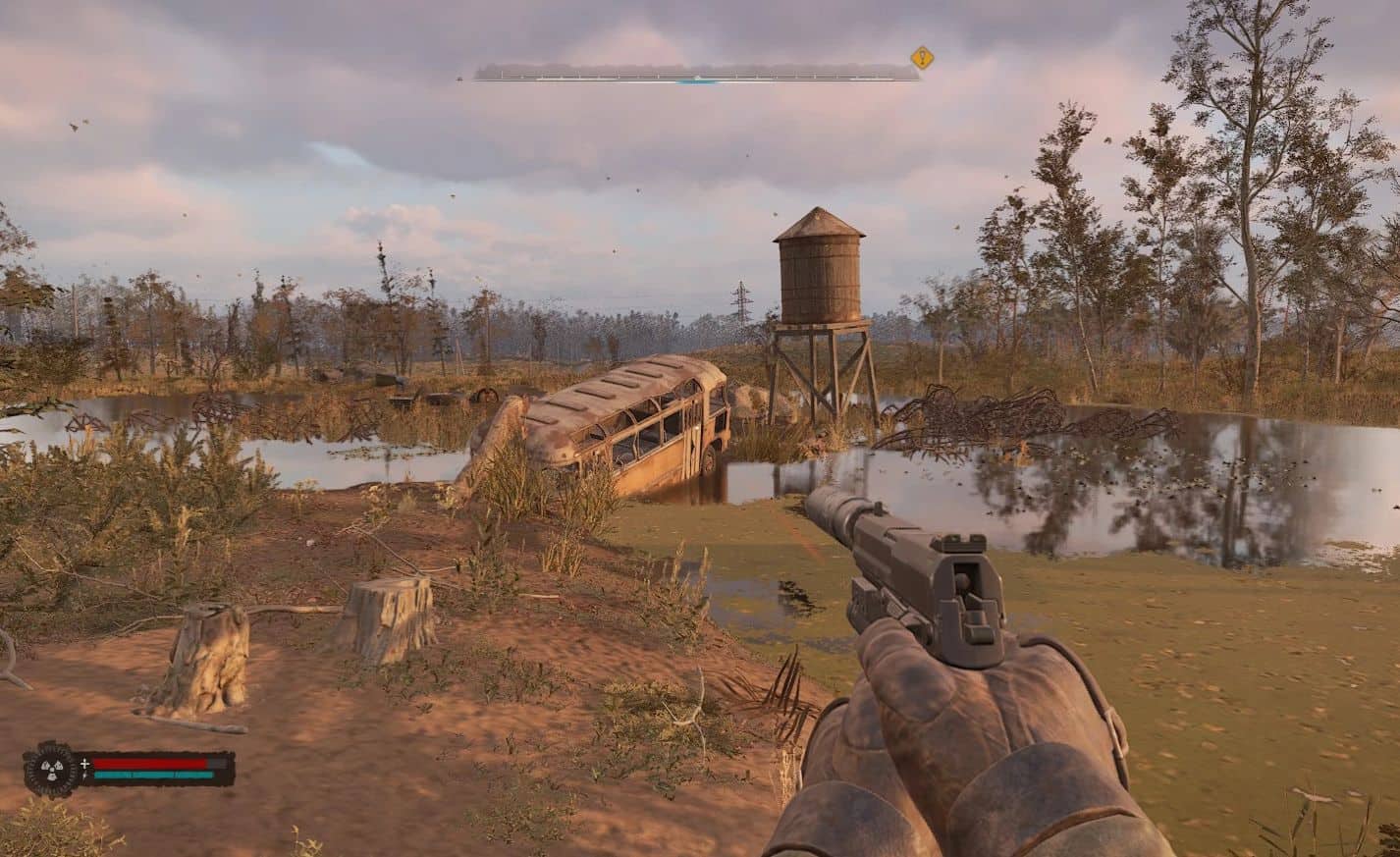Click the yellow quest marker on the compass

click(921, 58)
